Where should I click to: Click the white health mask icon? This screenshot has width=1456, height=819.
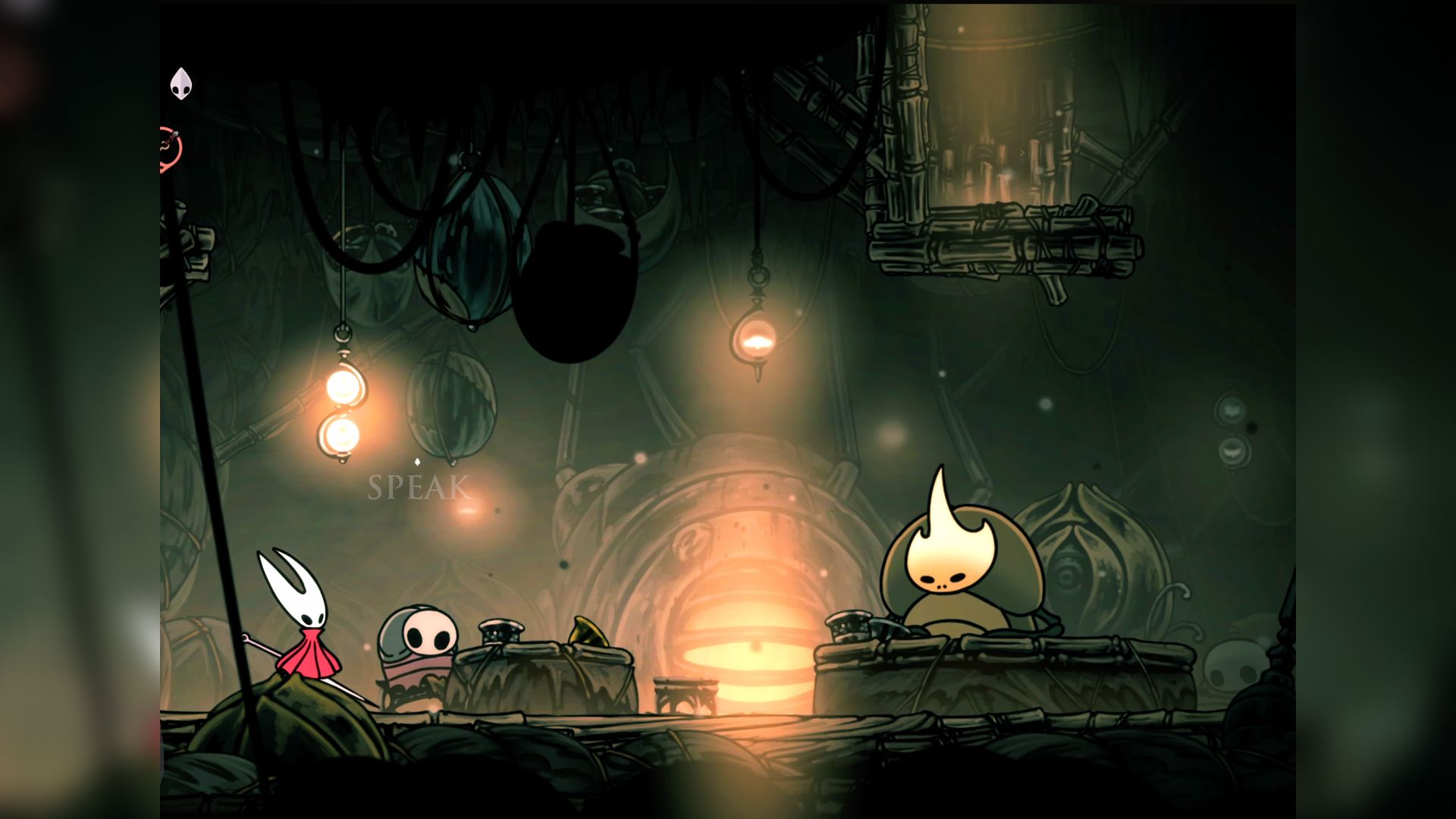(180, 83)
